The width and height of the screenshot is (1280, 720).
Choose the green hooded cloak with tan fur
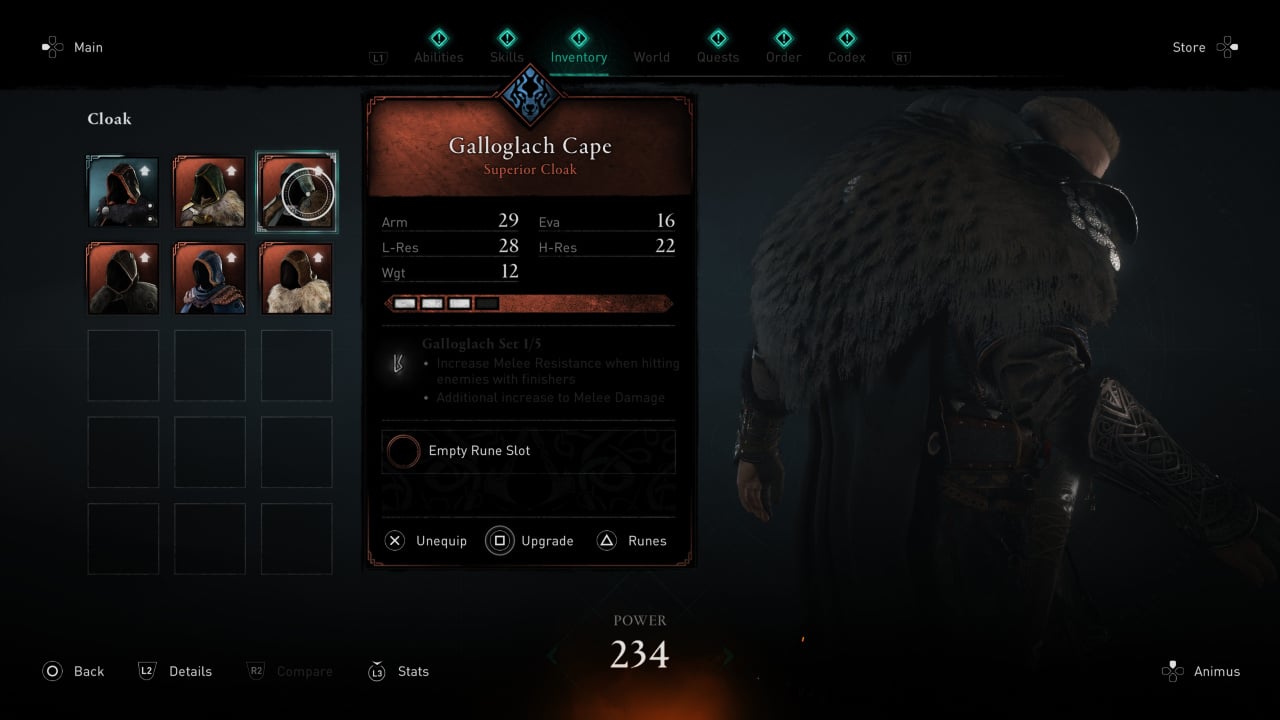[x=210, y=192]
